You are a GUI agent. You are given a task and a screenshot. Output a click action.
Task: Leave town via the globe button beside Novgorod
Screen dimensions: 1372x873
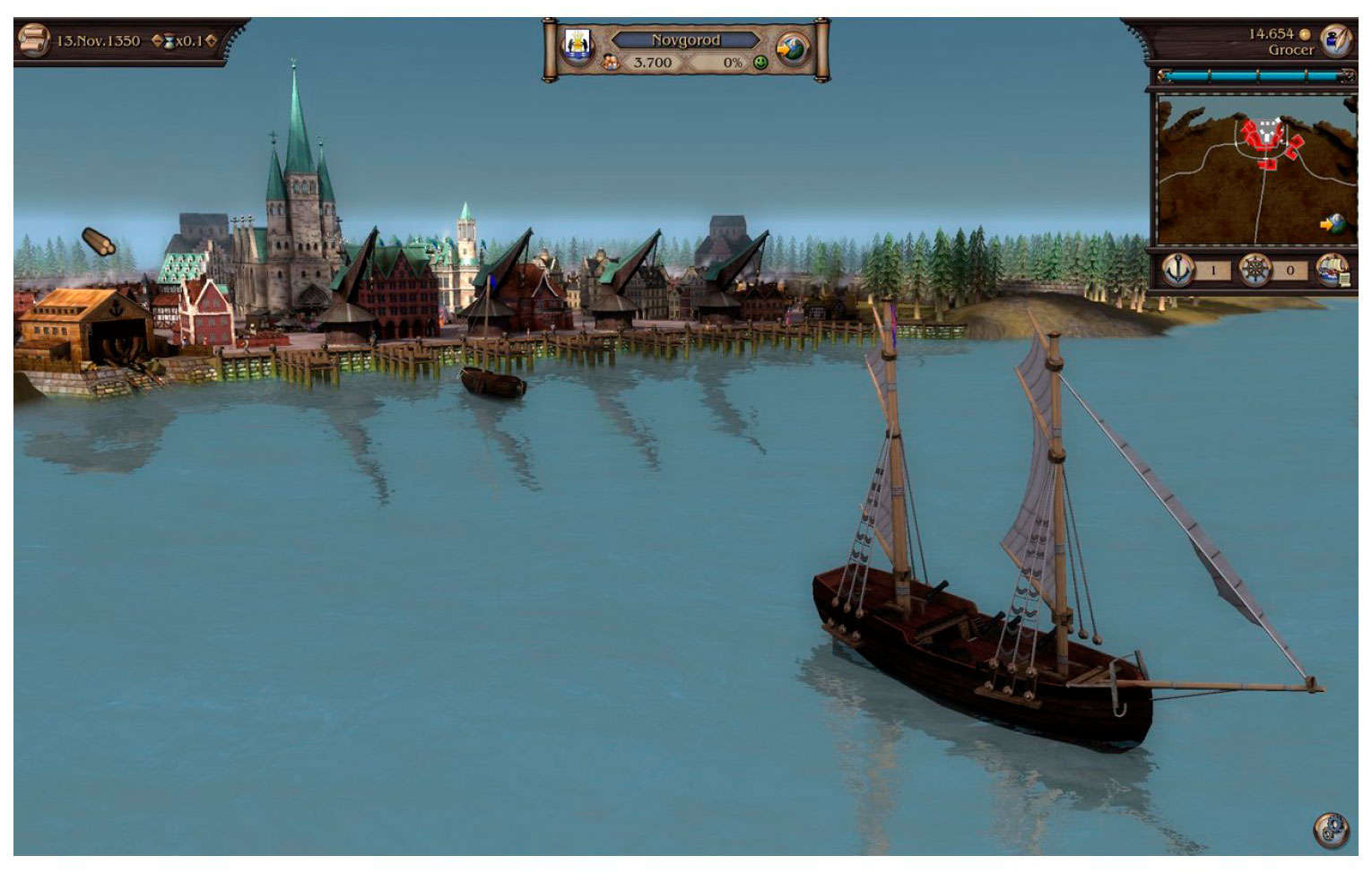point(792,48)
